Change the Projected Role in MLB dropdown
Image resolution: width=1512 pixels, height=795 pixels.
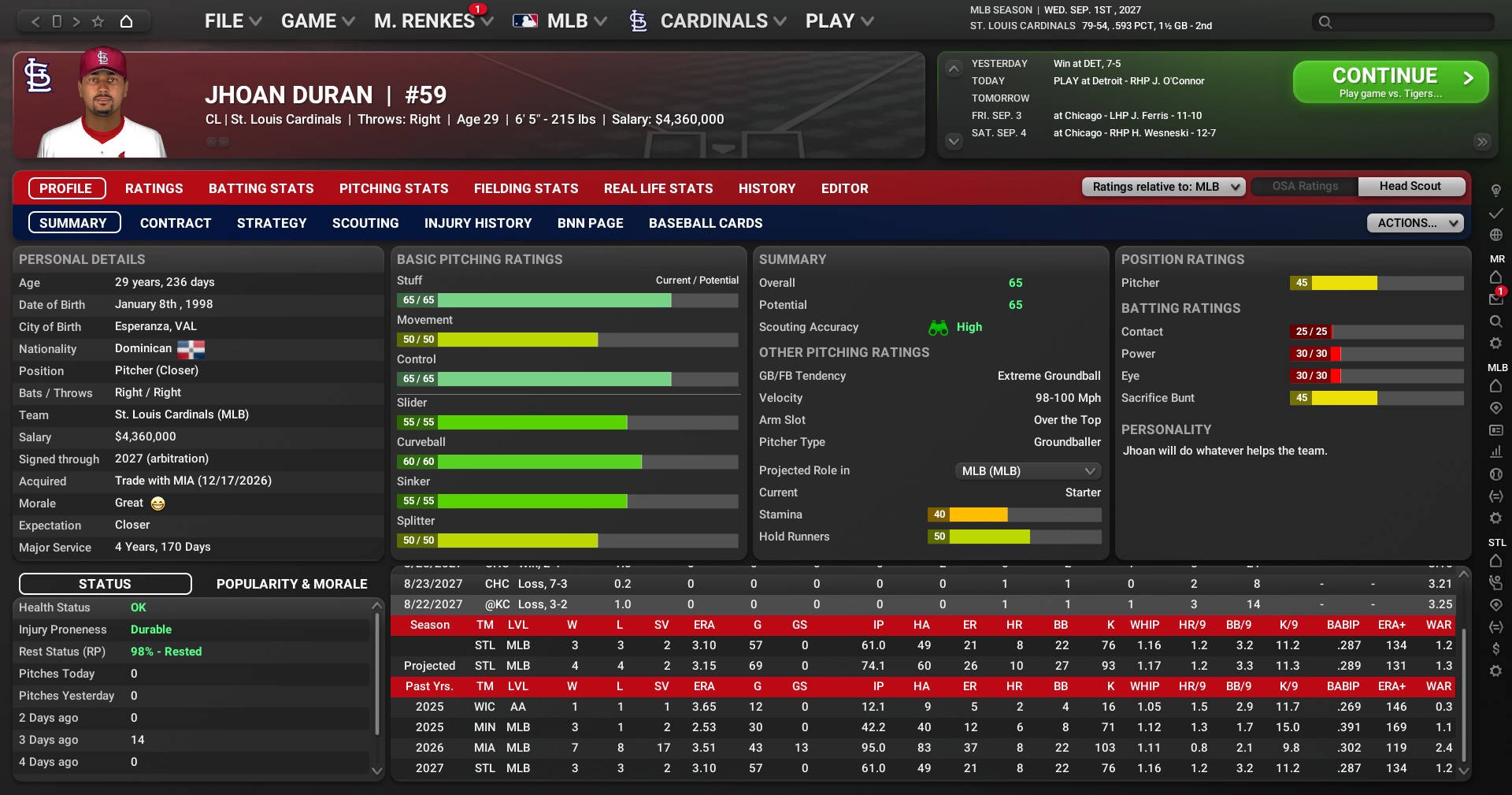(x=1028, y=471)
